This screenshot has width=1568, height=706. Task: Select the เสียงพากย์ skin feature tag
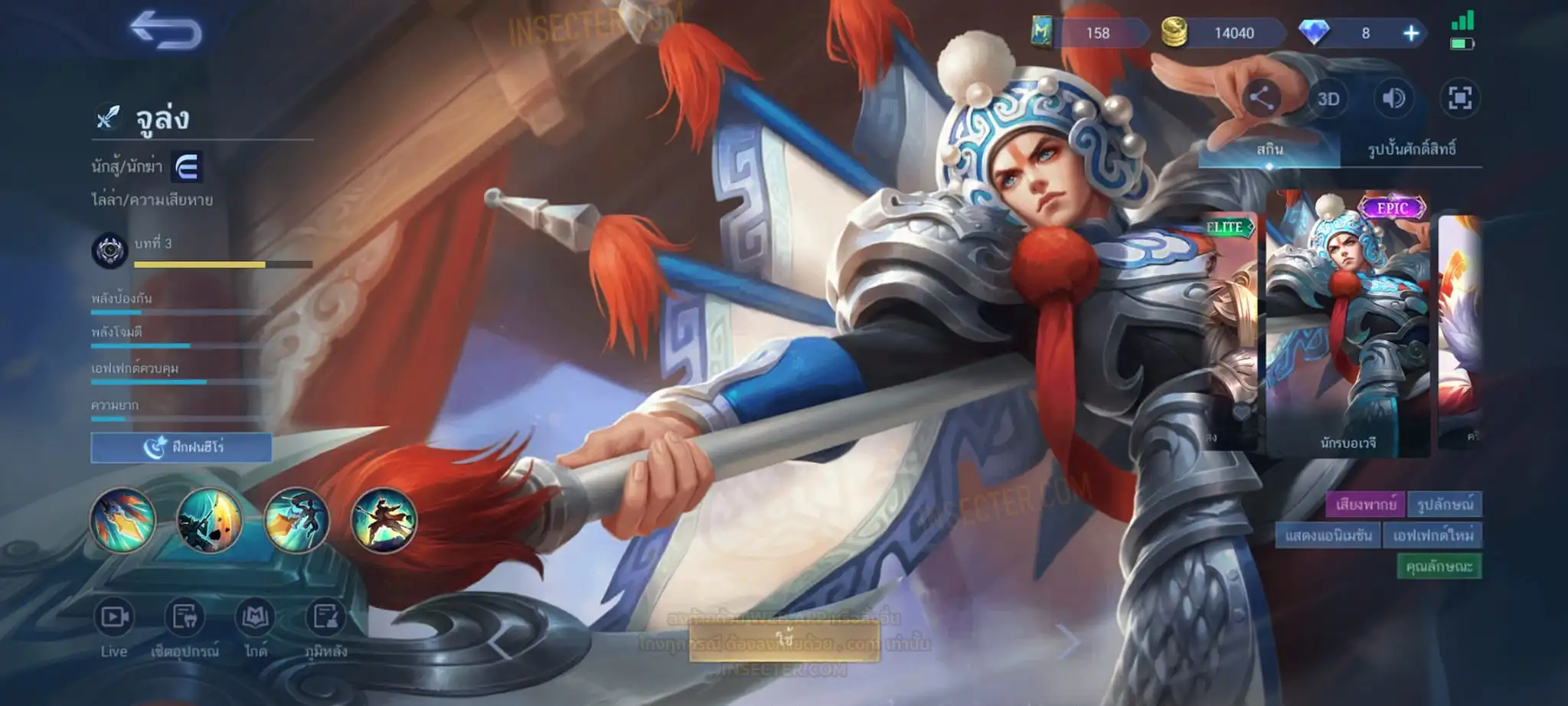(x=1365, y=505)
